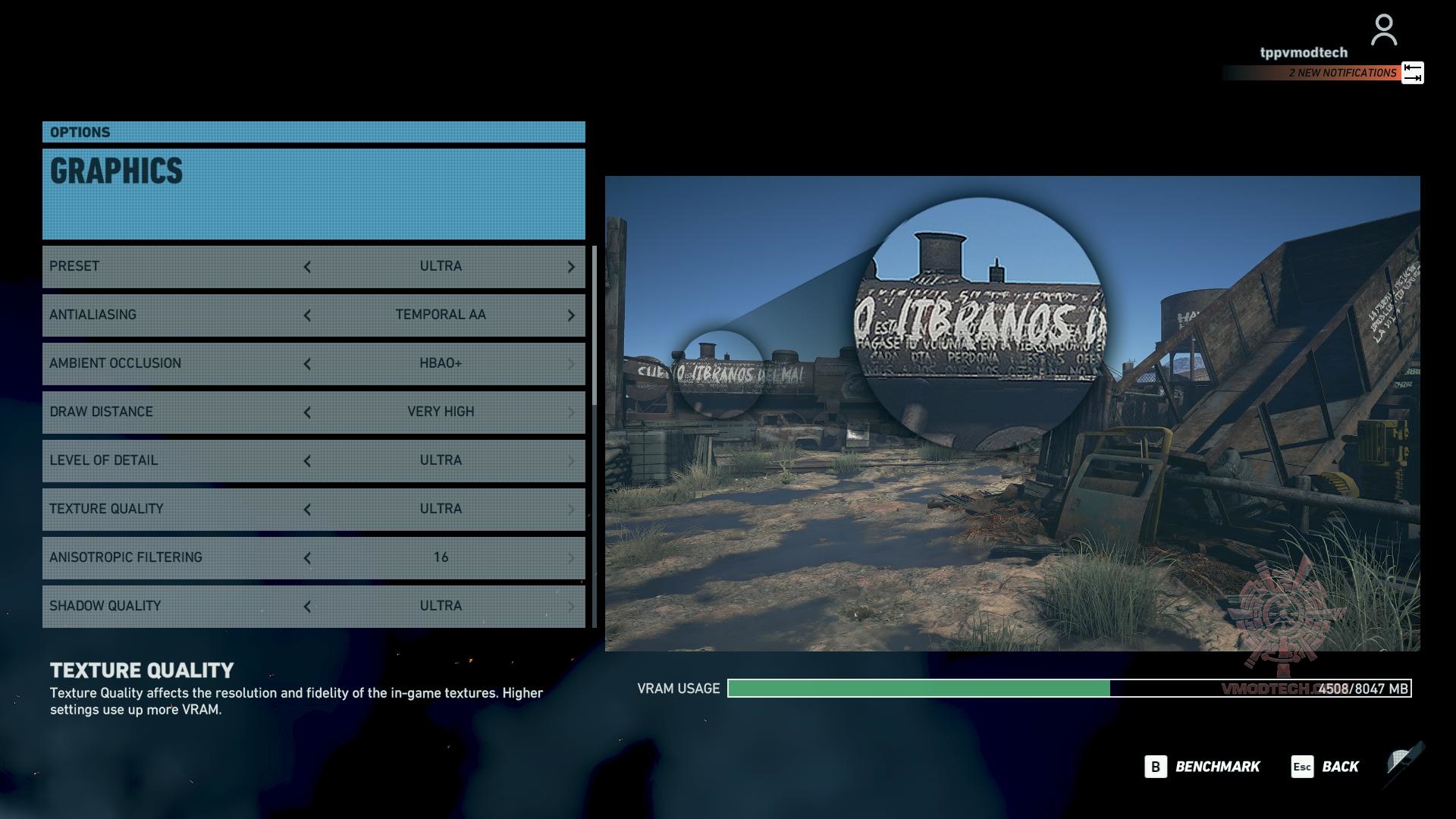Click the Benchmark button
The width and height of the screenshot is (1456, 819).
click(1203, 767)
